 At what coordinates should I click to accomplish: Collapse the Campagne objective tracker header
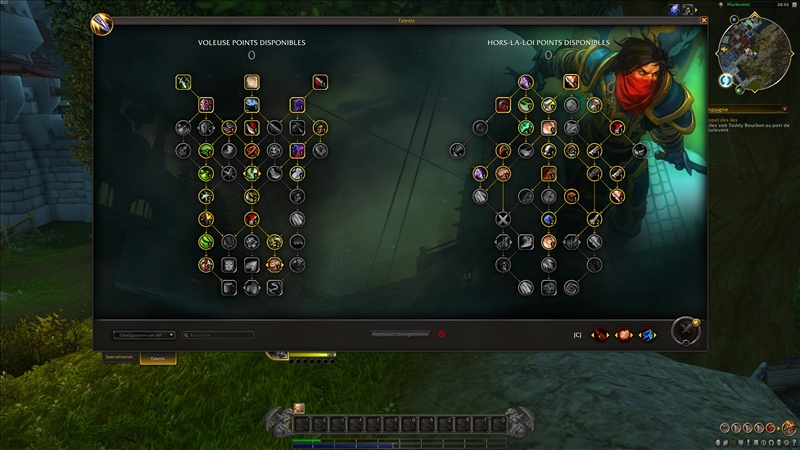point(785,109)
